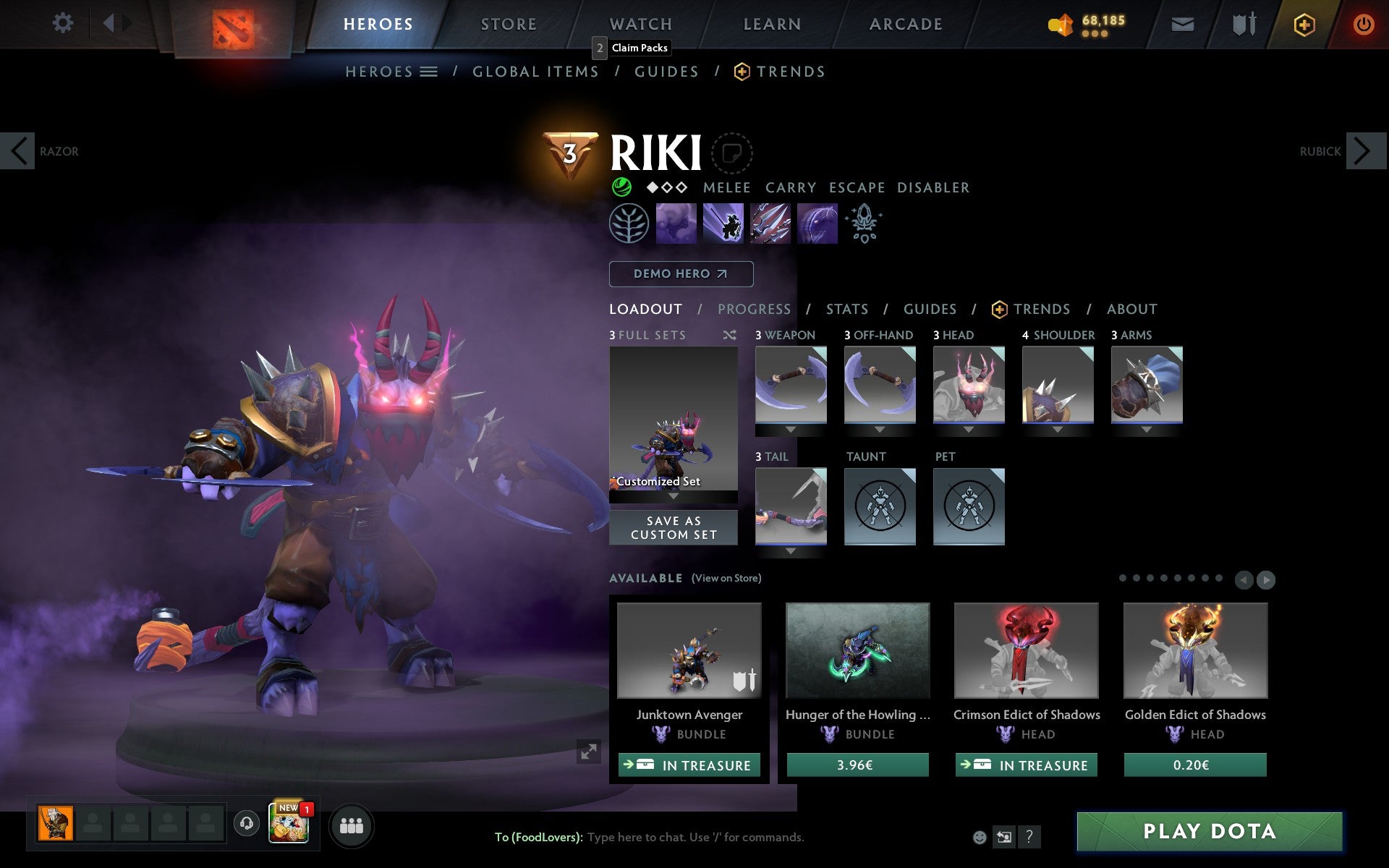Open the View on Store link

(726, 579)
